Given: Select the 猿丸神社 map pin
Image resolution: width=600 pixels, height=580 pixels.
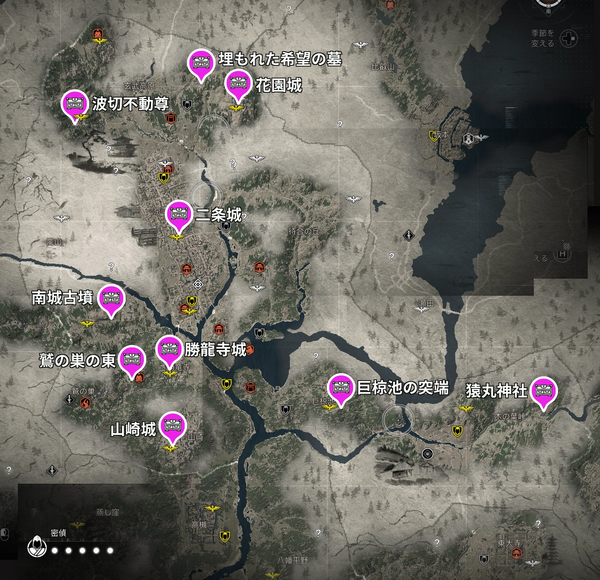Looking at the screenshot, I should [544, 390].
